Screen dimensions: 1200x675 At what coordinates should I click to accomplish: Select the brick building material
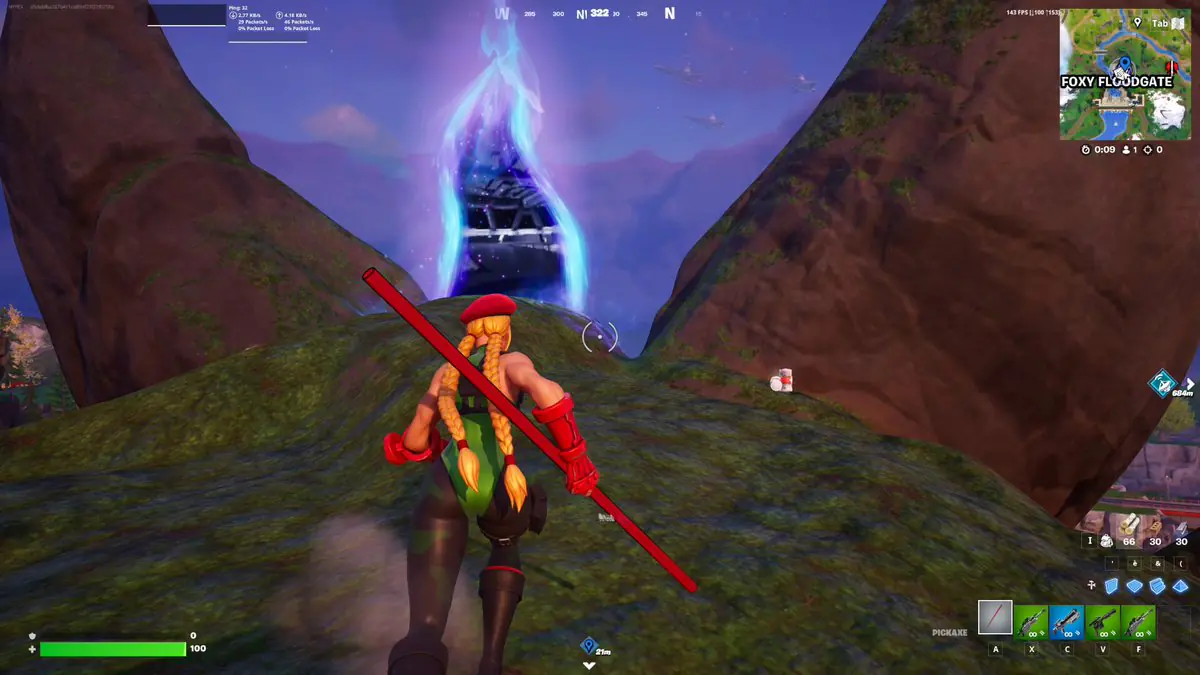pos(1156,526)
